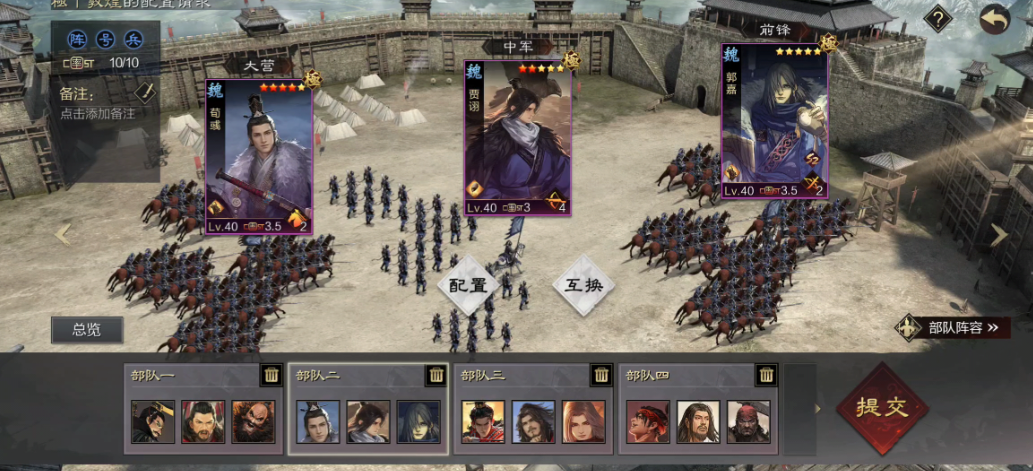Delete 部队四 with its trash icon
This screenshot has height=471, width=1033.
click(767, 375)
